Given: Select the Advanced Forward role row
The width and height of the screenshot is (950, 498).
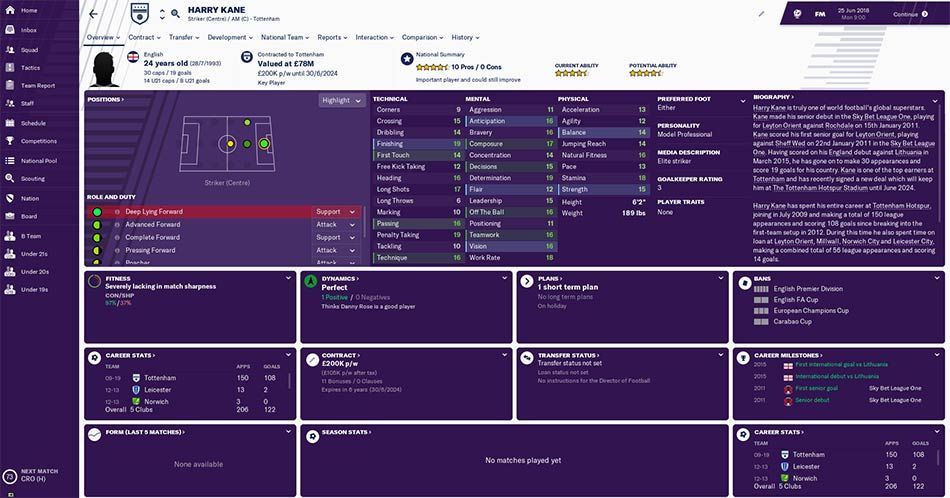Looking at the screenshot, I should (200, 225).
